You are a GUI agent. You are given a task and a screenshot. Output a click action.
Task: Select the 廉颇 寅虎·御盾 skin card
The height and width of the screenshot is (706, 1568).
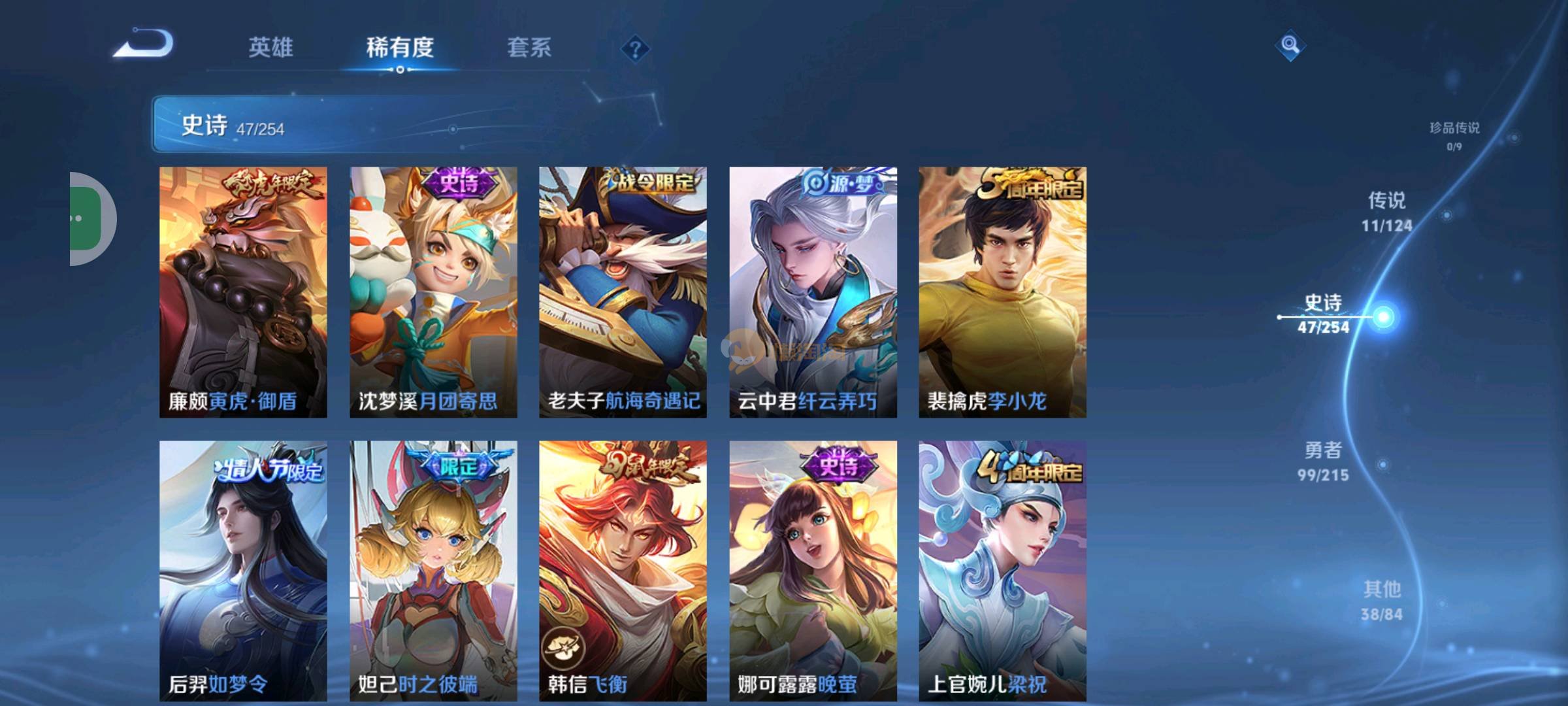coord(243,292)
